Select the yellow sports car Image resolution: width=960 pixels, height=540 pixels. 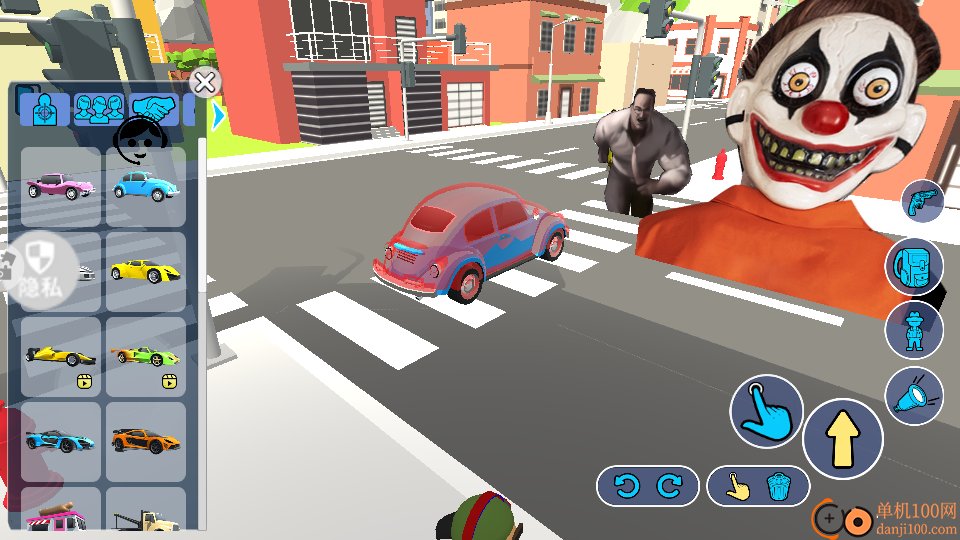point(146,272)
